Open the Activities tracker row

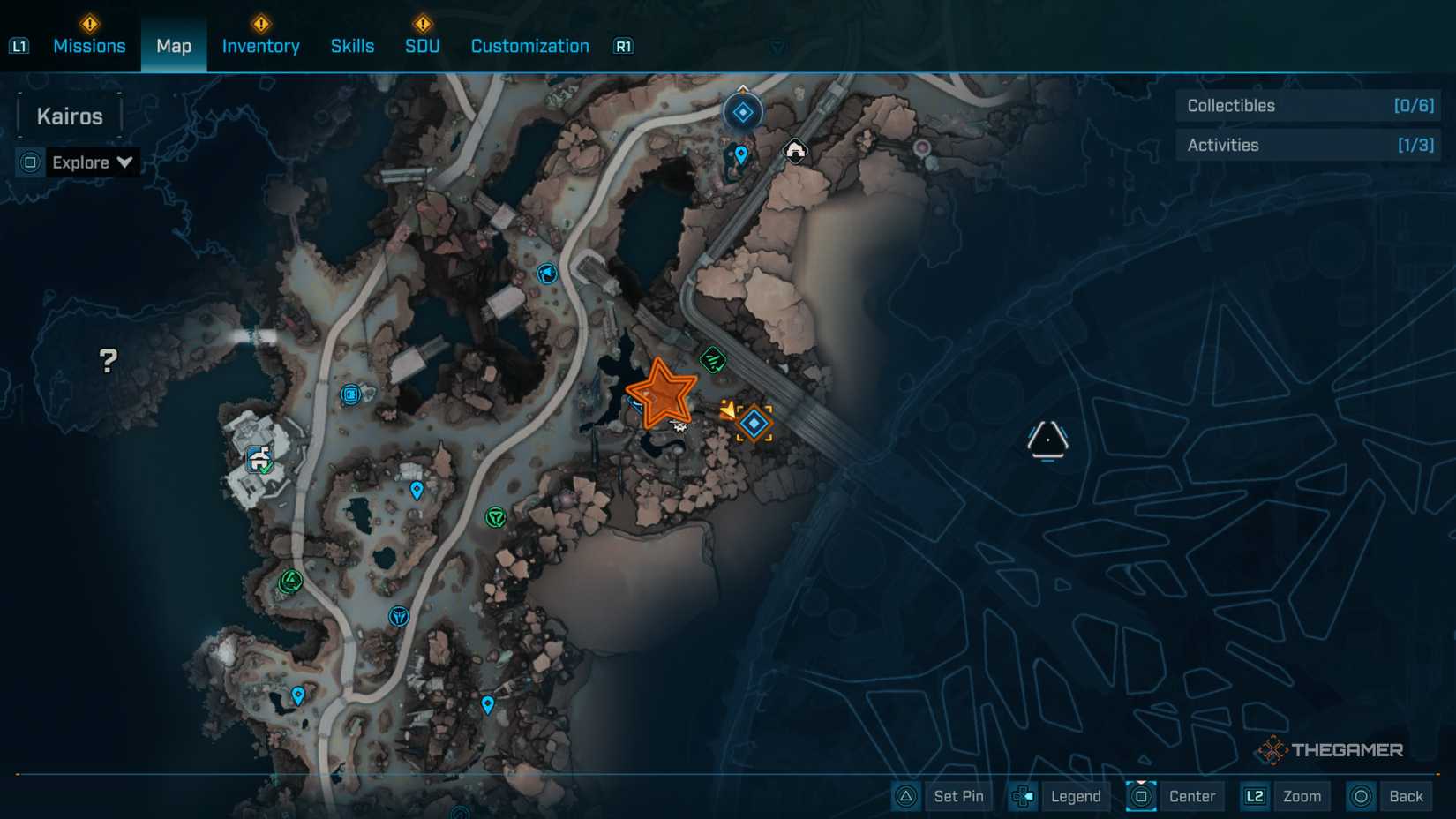point(1309,145)
